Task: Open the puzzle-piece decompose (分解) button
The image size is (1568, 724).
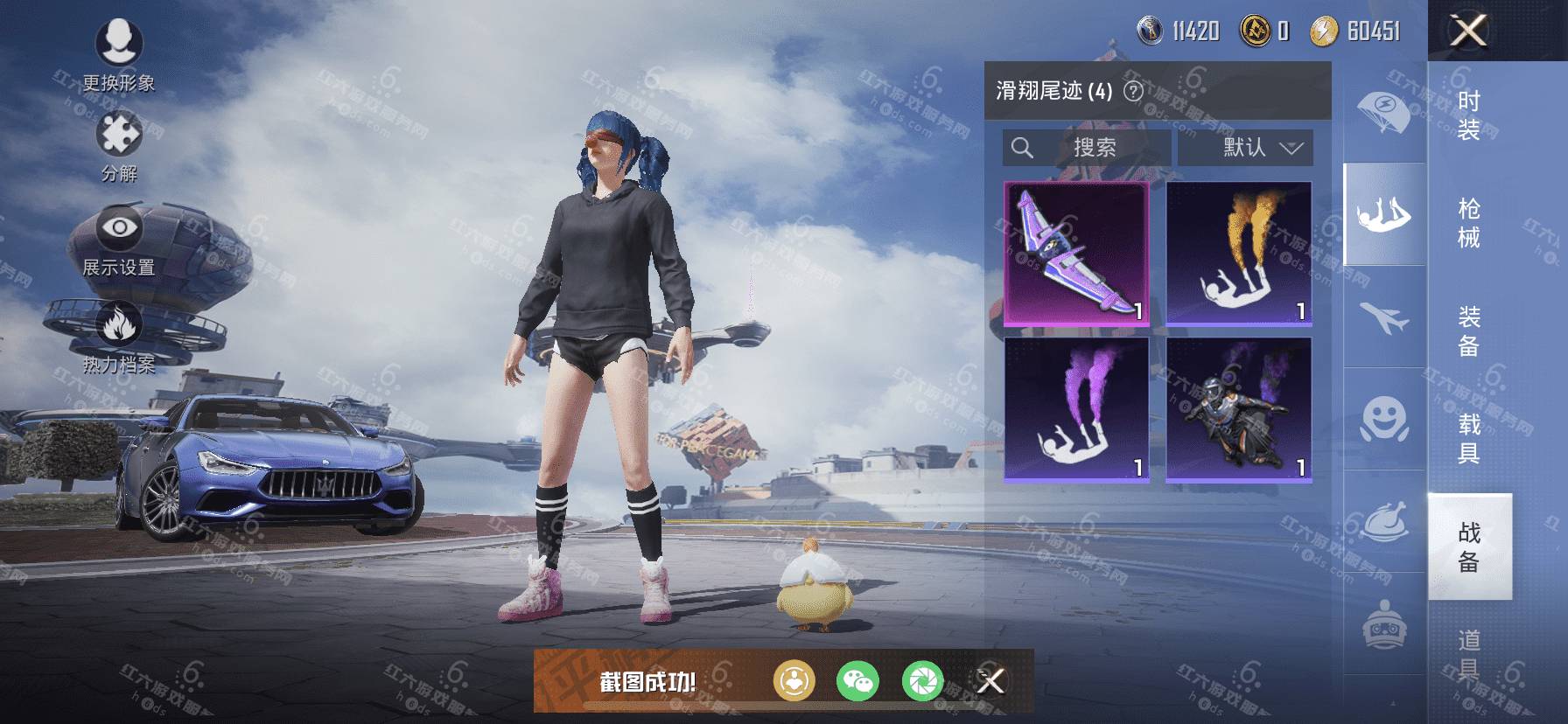Action: (x=119, y=146)
